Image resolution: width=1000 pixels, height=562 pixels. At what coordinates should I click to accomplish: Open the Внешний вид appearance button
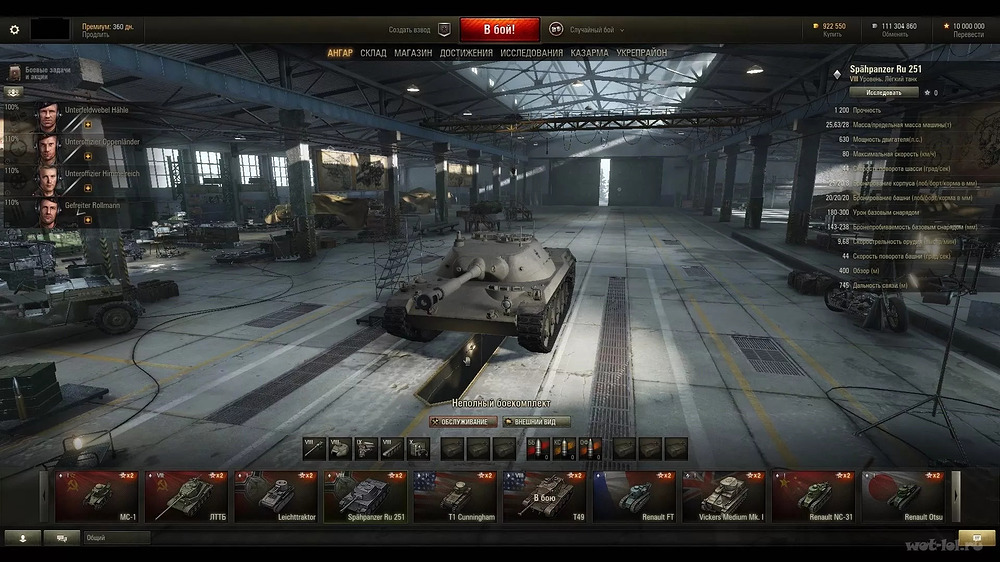(x=536, y=422)
